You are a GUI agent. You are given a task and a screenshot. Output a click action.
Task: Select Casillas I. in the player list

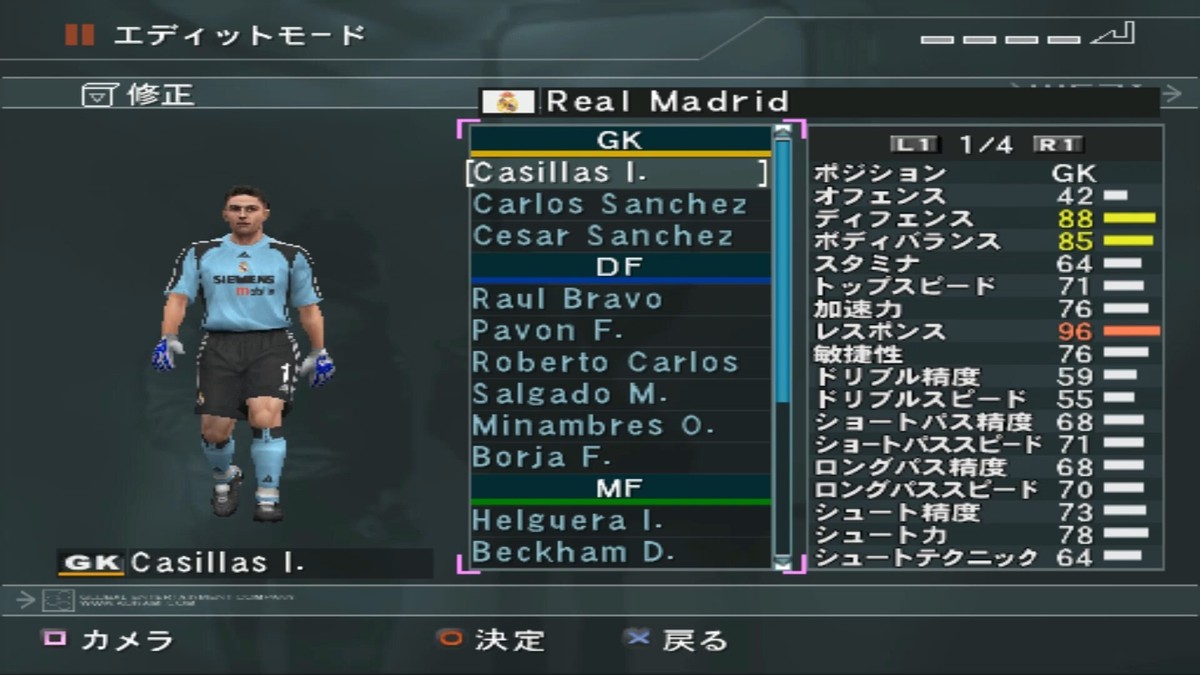click(x=617, y=173)
